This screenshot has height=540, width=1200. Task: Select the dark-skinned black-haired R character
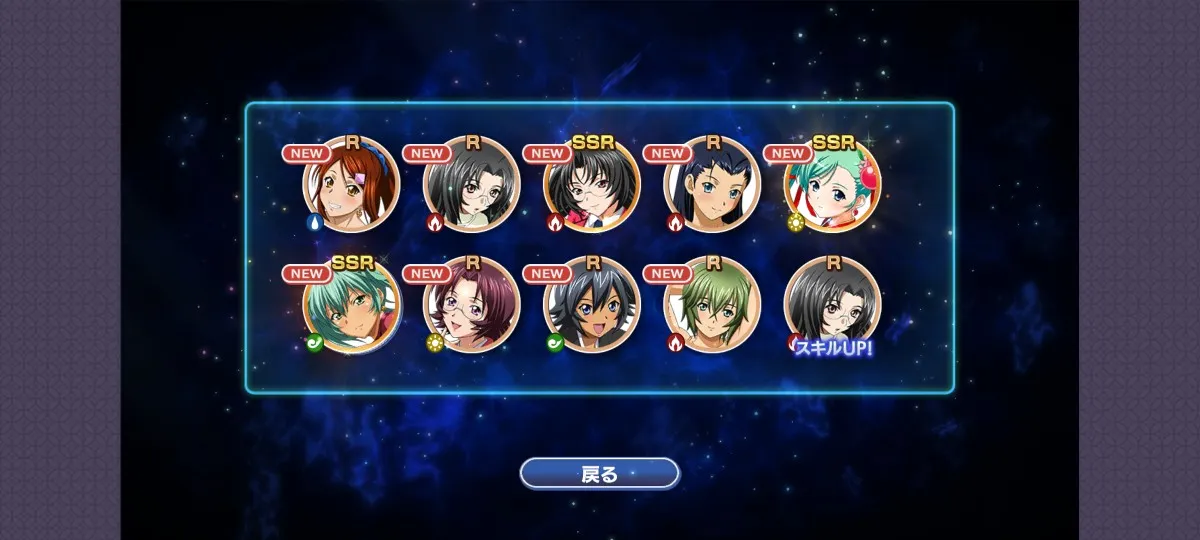(x=592, y=304)
